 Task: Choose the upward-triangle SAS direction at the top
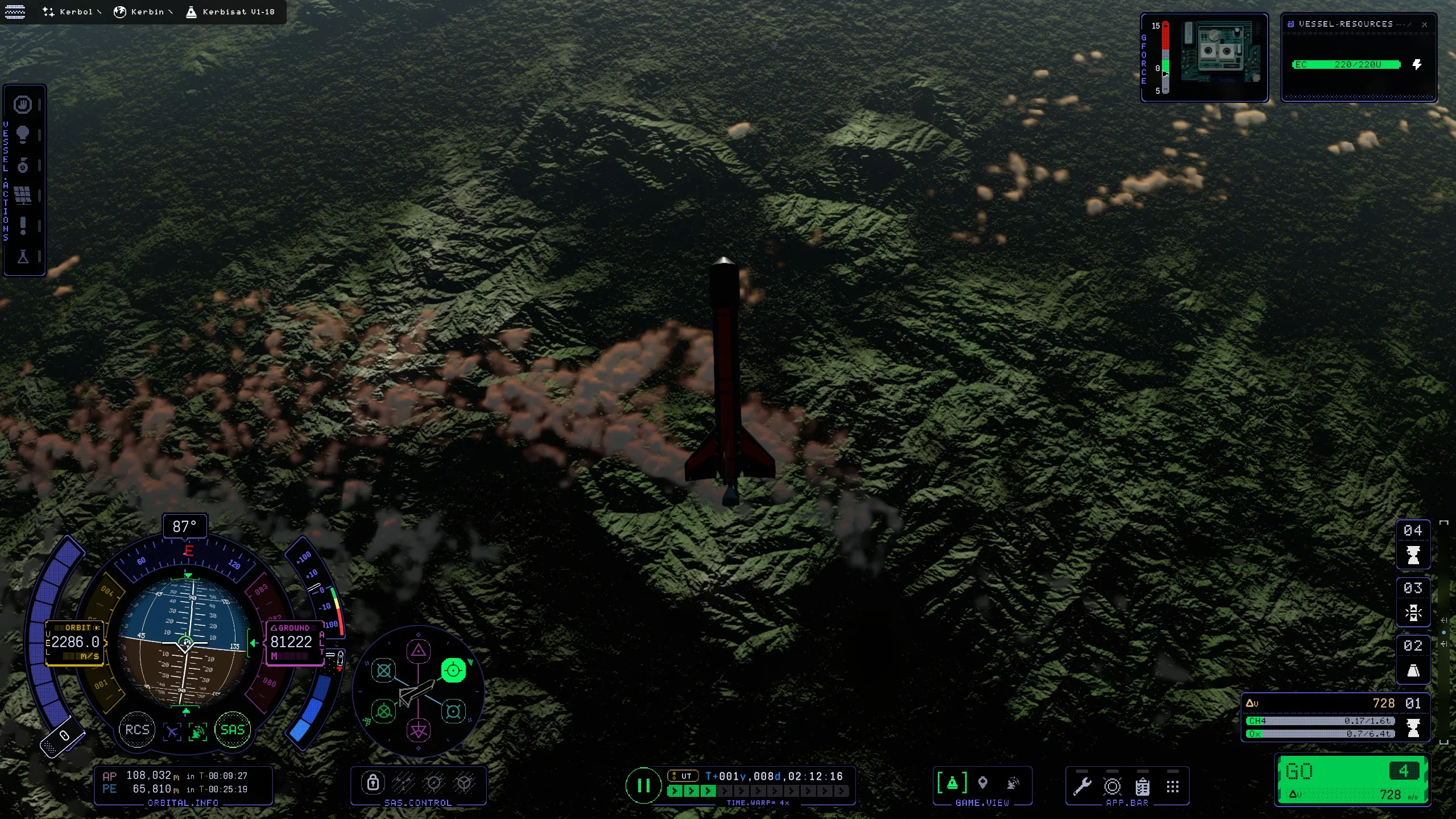pyautogui.click(x=419, y=651)
